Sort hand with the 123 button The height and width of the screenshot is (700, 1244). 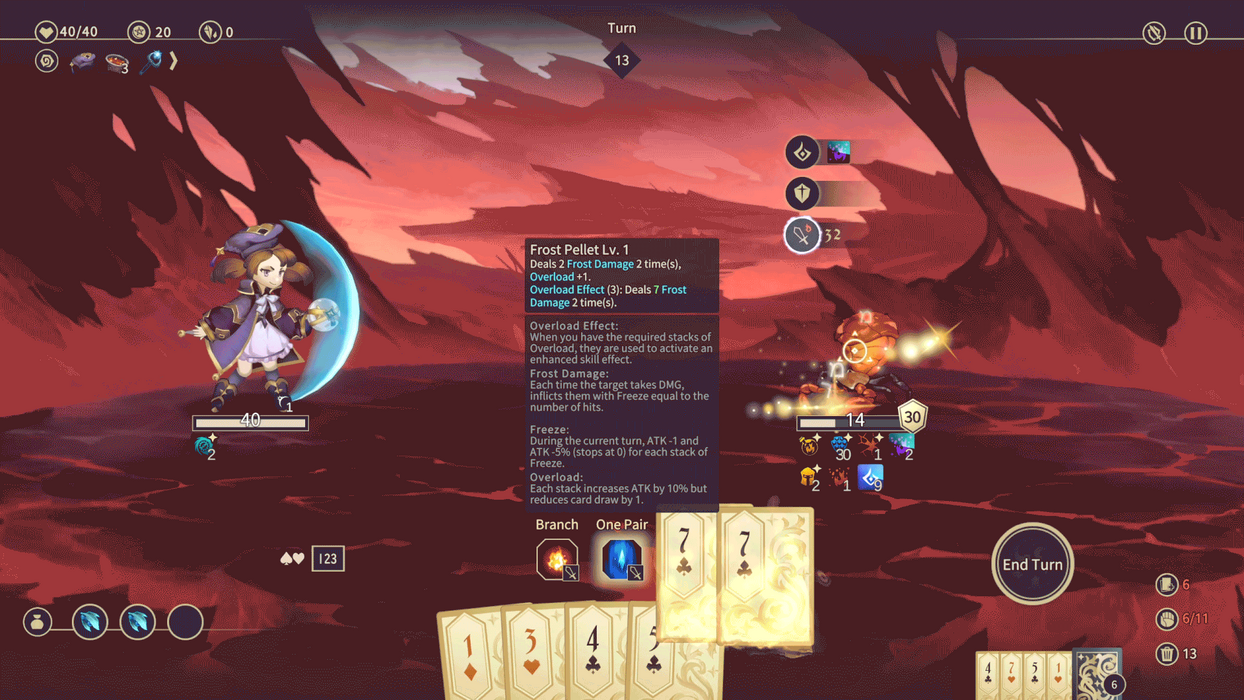click(x=328, y=559)
